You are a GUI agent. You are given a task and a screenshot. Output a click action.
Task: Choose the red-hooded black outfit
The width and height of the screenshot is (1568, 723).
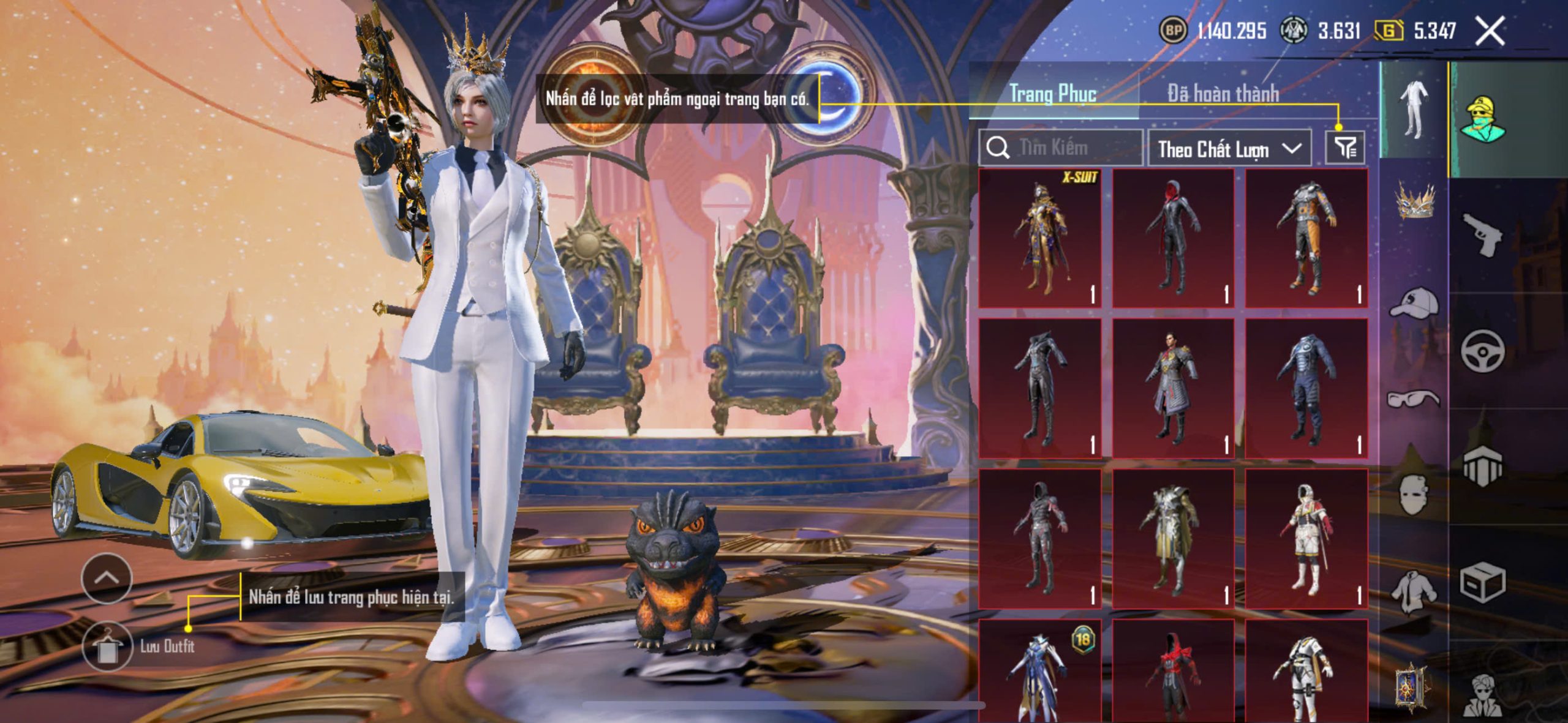coord(1173,239)
